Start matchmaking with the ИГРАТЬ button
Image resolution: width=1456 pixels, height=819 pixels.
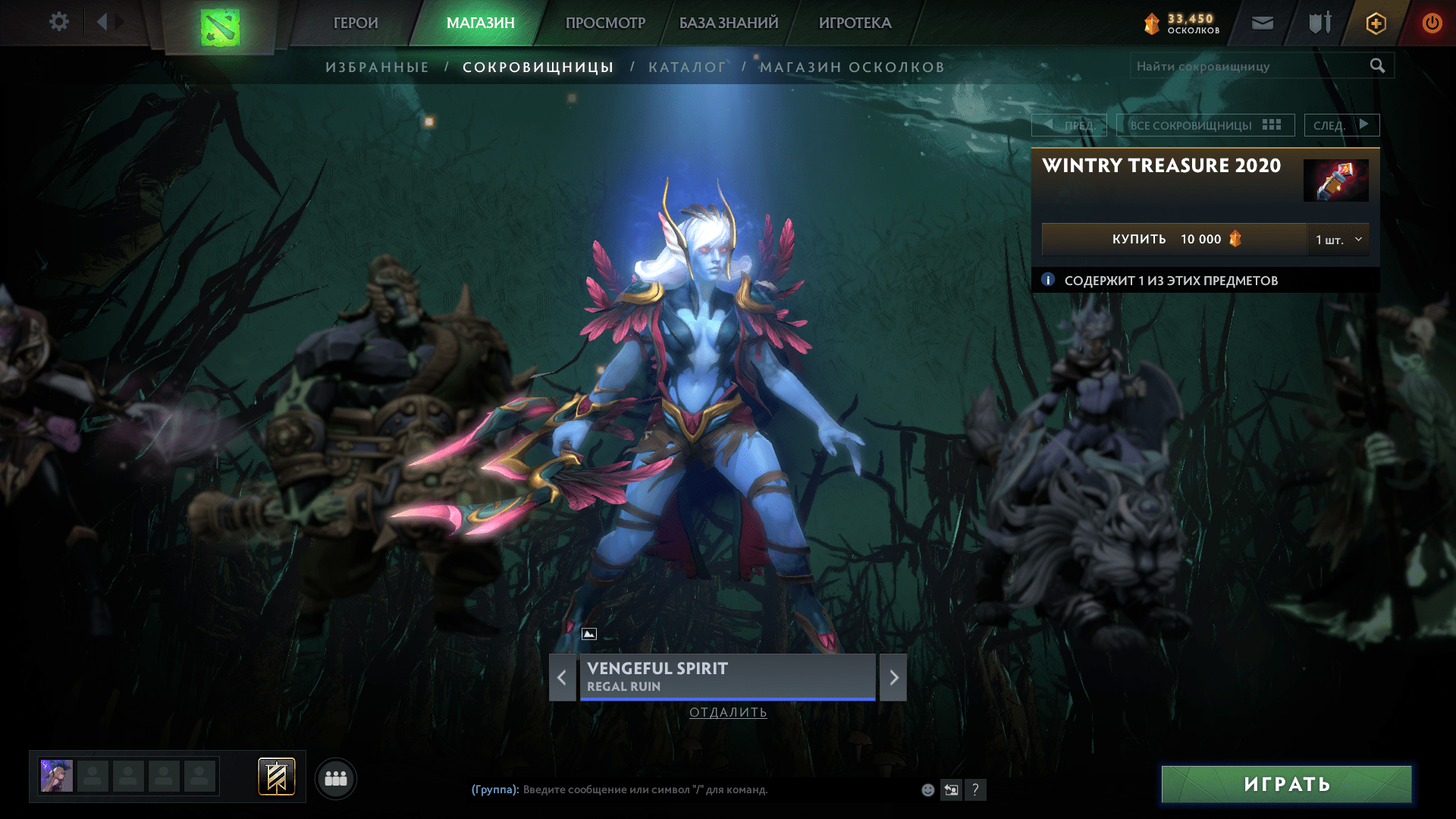point(1286,784)
